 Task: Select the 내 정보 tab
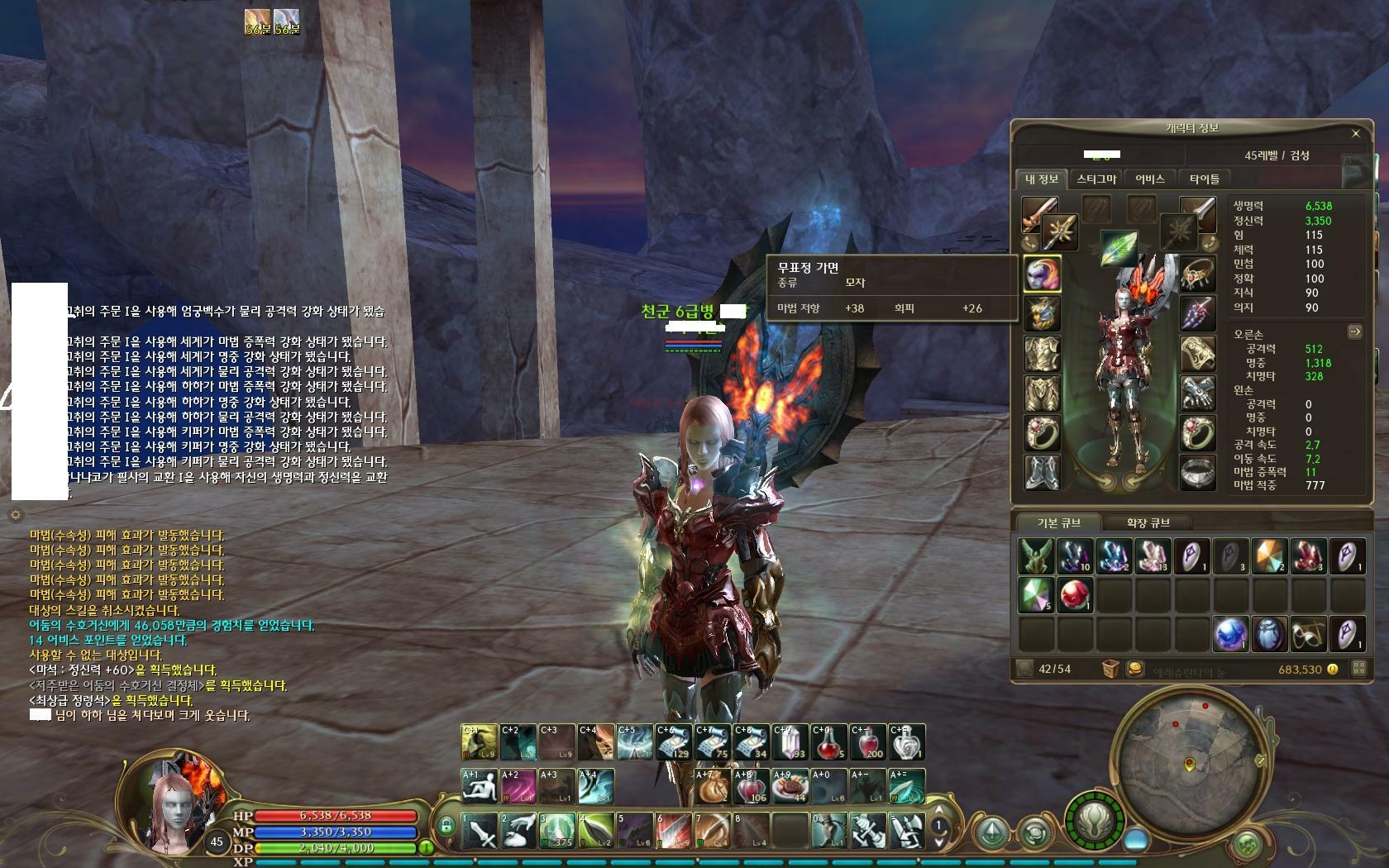coord(1041,179)
